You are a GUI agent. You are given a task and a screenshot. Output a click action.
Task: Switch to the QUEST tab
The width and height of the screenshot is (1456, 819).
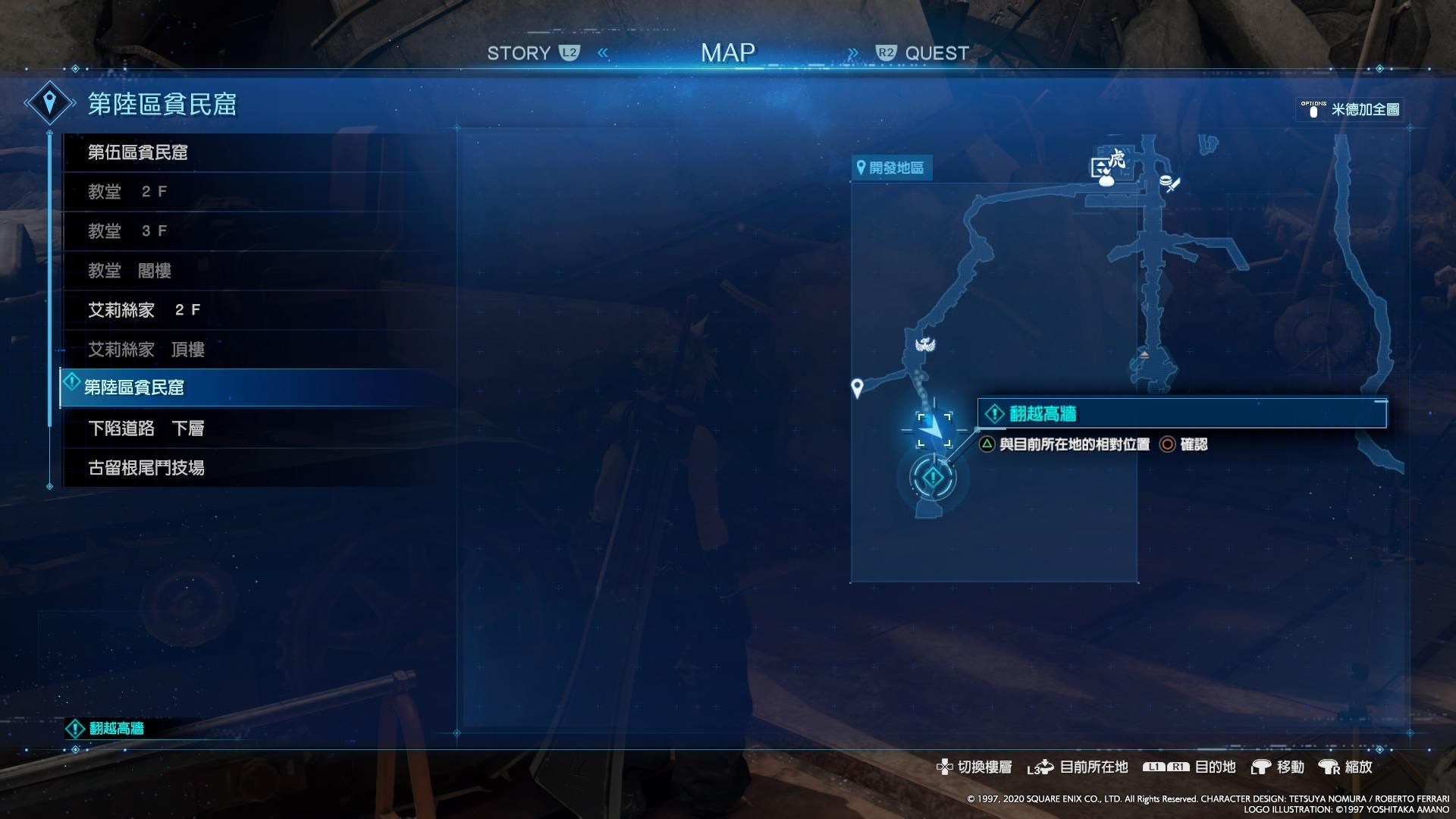pyautogui.click(x=924, y=53)
